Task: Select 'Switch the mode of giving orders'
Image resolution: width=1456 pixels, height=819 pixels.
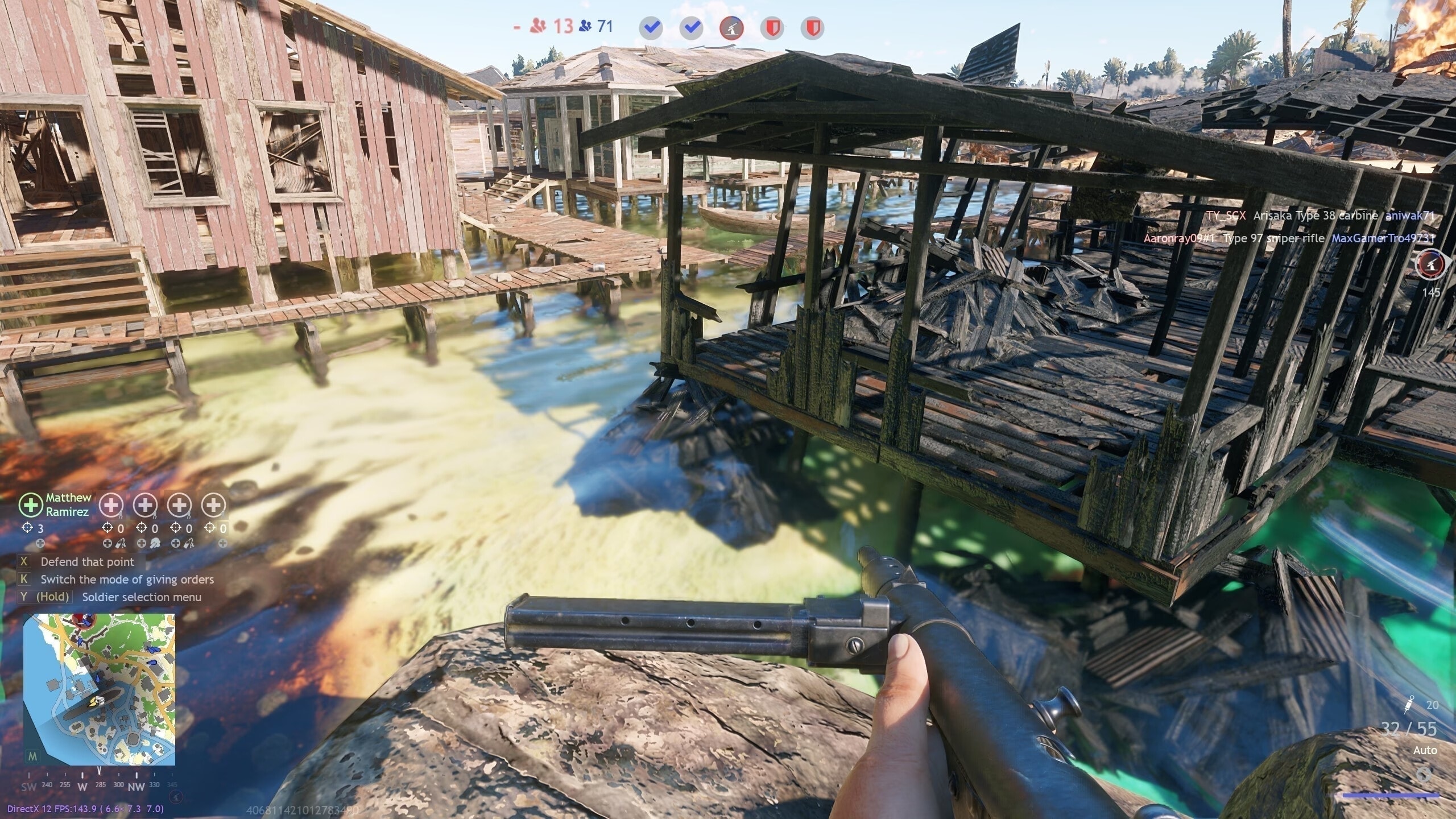Action: click(127, 580)
